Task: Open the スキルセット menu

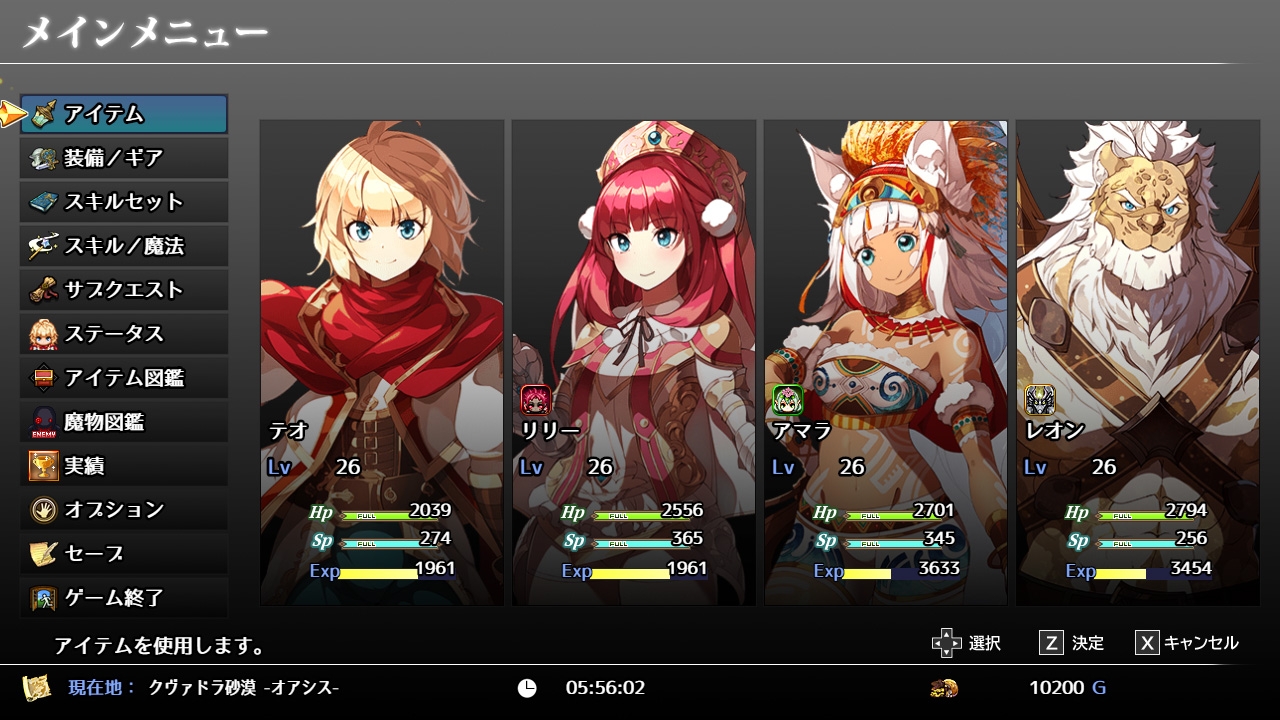Action: (124, 202)
